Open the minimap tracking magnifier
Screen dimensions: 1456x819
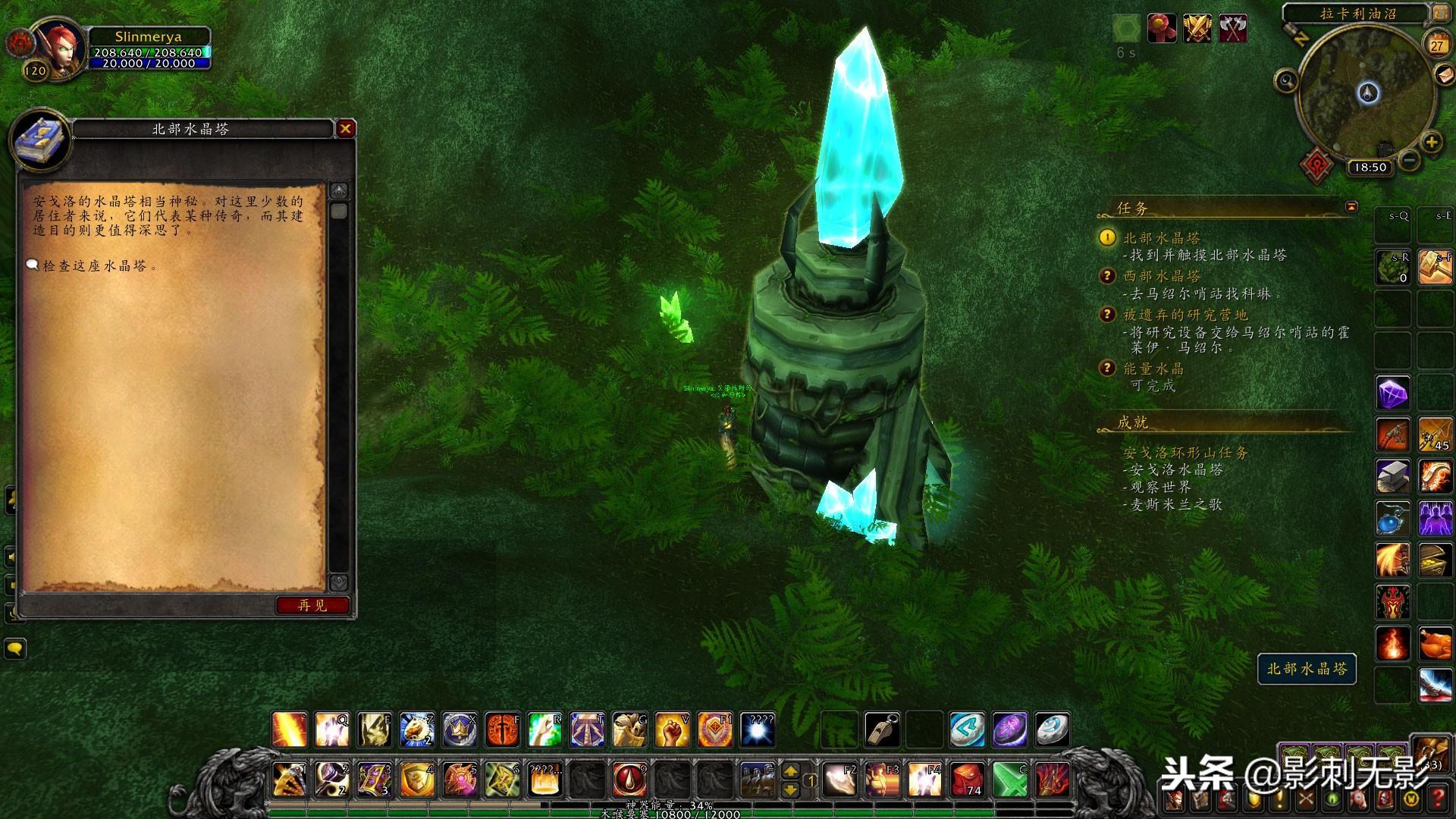(1286, 80)
